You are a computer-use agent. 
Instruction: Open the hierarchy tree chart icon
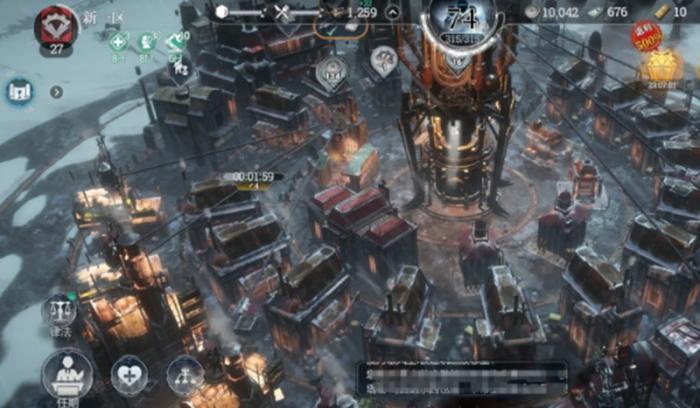[185, 374]
